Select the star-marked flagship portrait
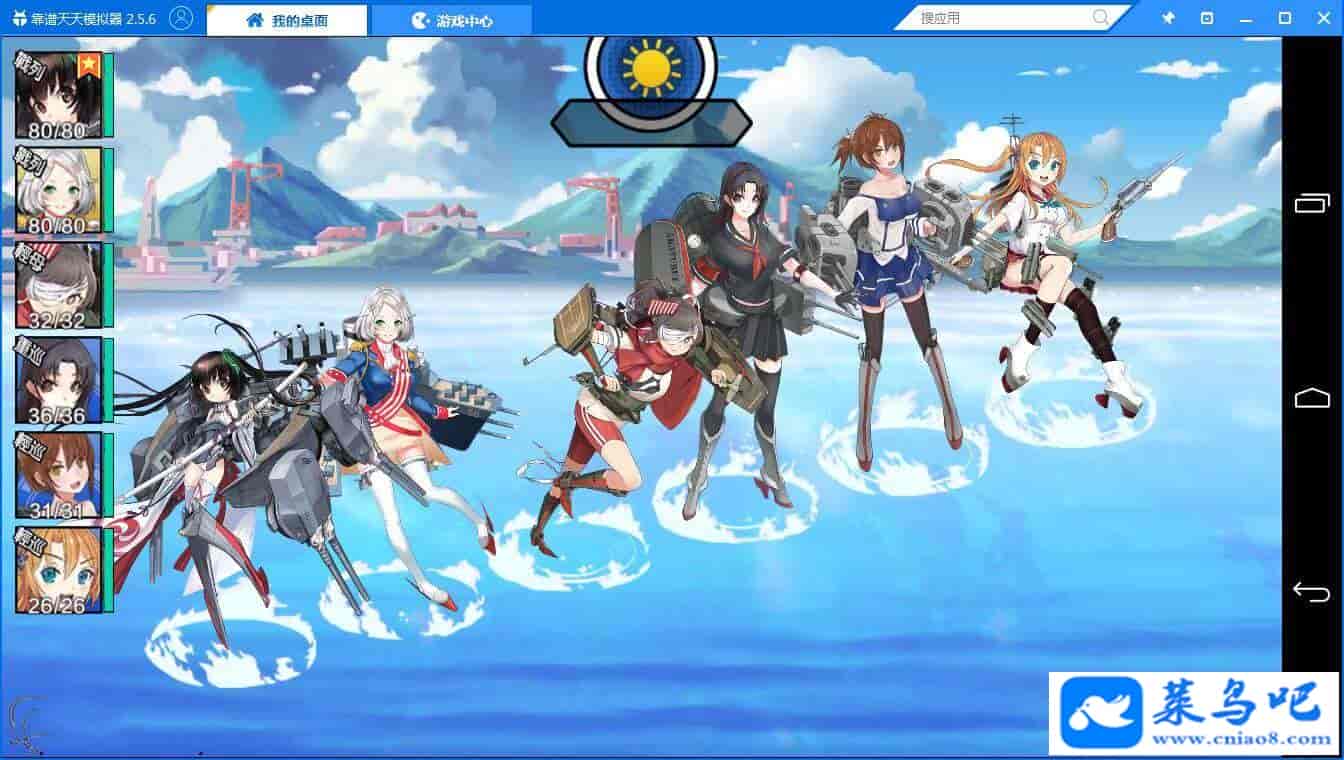The width and height of the screenshot is (1344, 760). (58, 95)
